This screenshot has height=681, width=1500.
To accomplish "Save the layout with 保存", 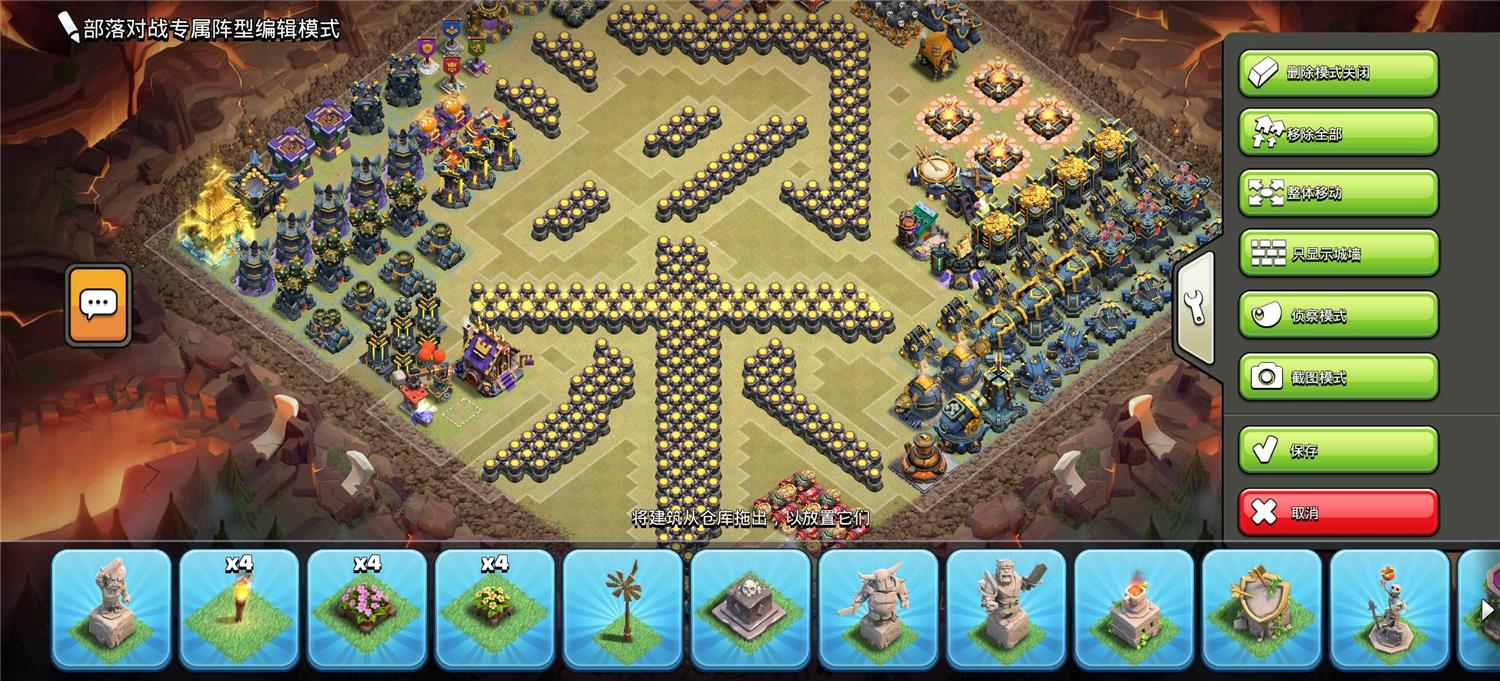I will pyautogui.click(x=1338, y=450).
